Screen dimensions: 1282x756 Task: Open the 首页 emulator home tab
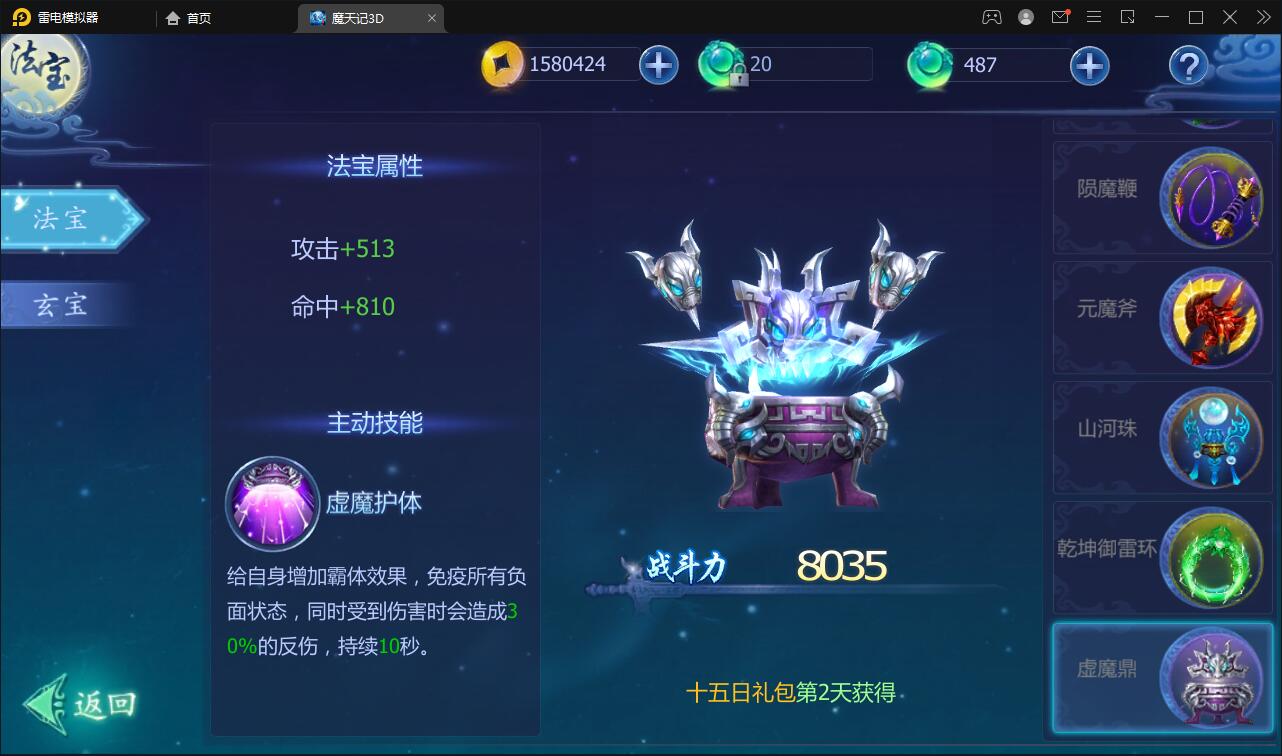(x=188, y=17)
